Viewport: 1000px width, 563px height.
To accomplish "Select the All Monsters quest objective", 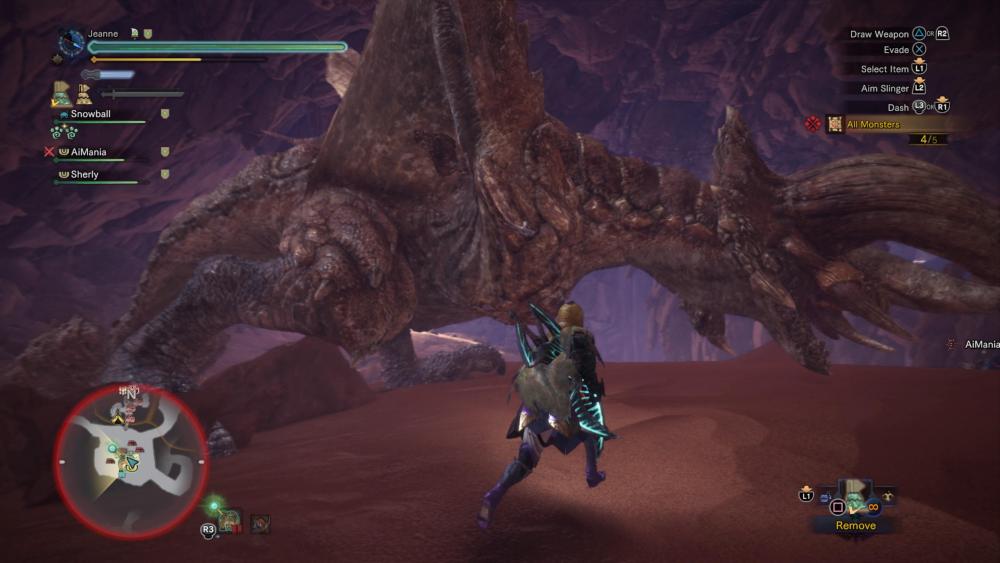I will click(872, 125).
